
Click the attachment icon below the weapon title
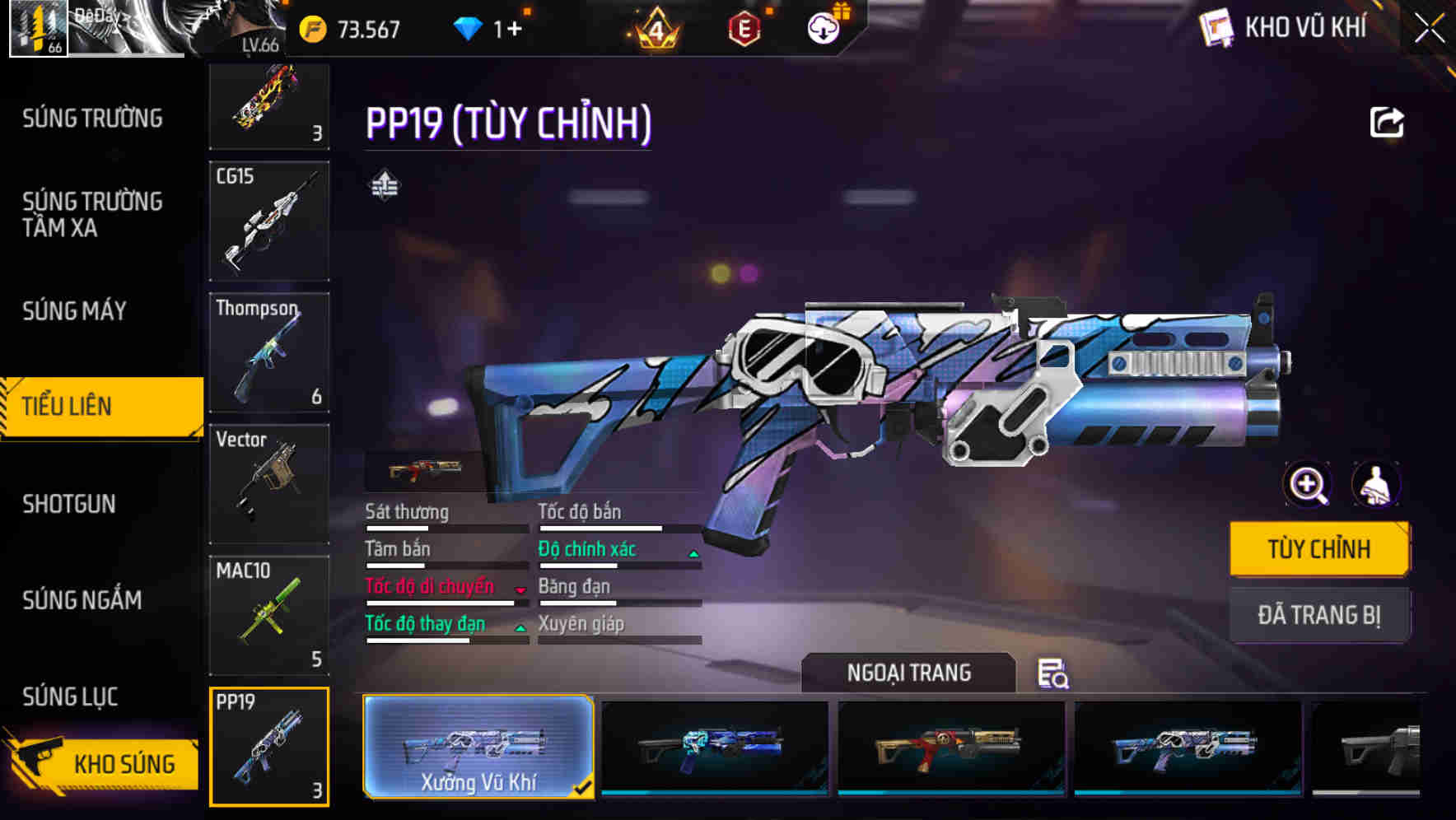click(384, 185)
